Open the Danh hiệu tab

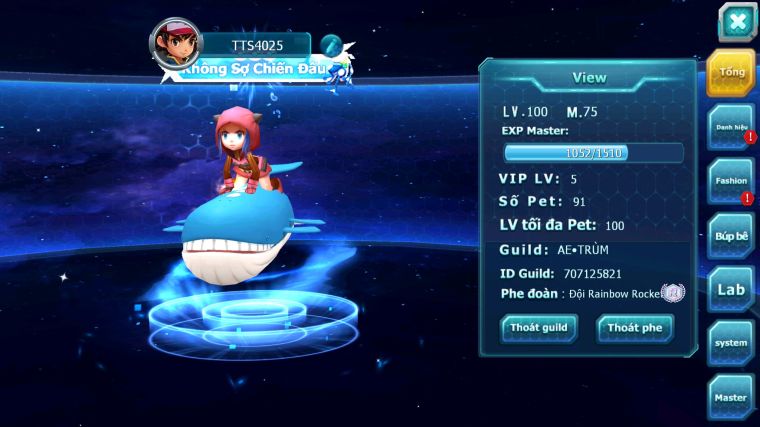(x=730, y=127)
